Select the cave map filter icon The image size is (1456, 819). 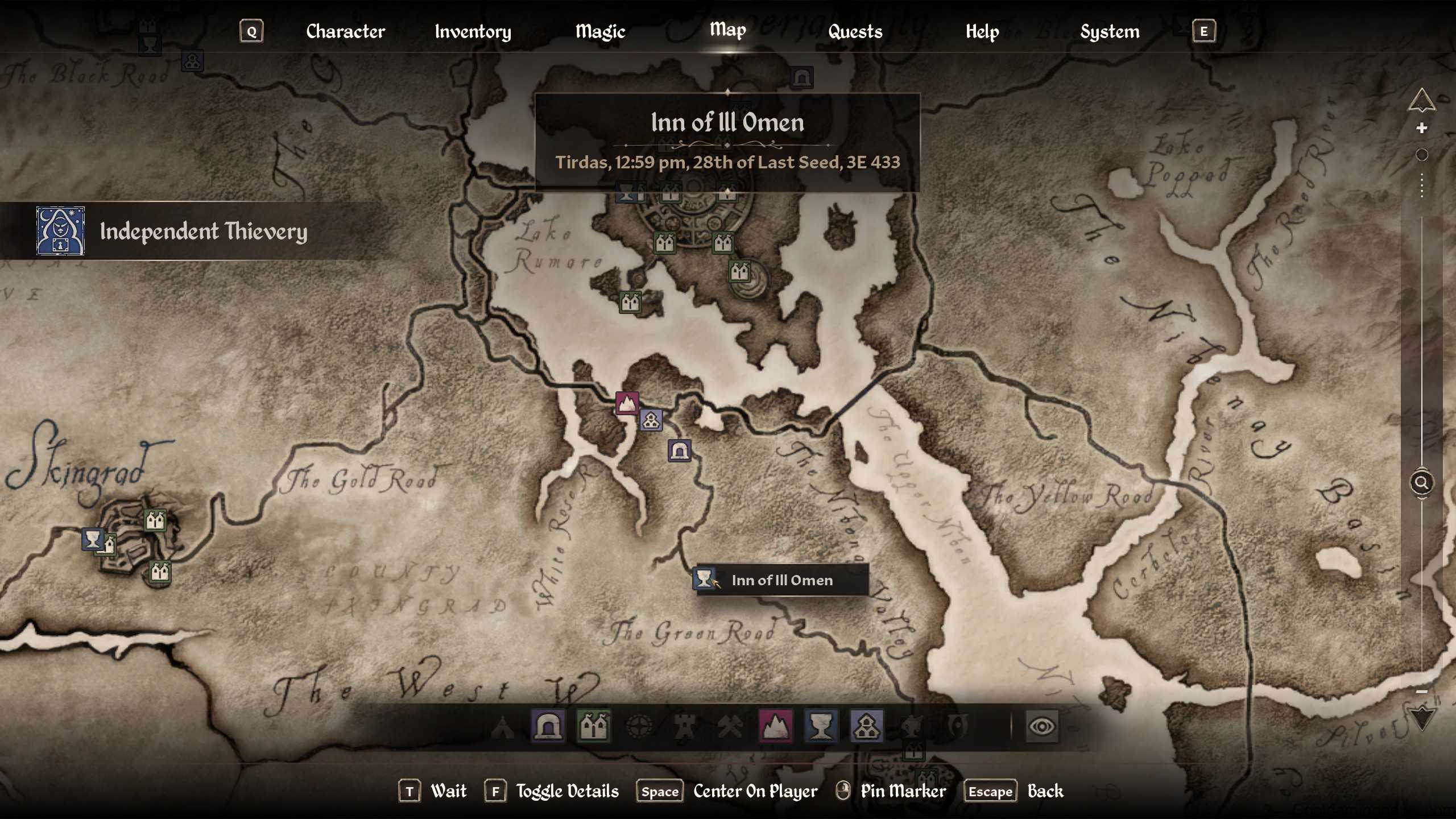(x=548, y=726)
